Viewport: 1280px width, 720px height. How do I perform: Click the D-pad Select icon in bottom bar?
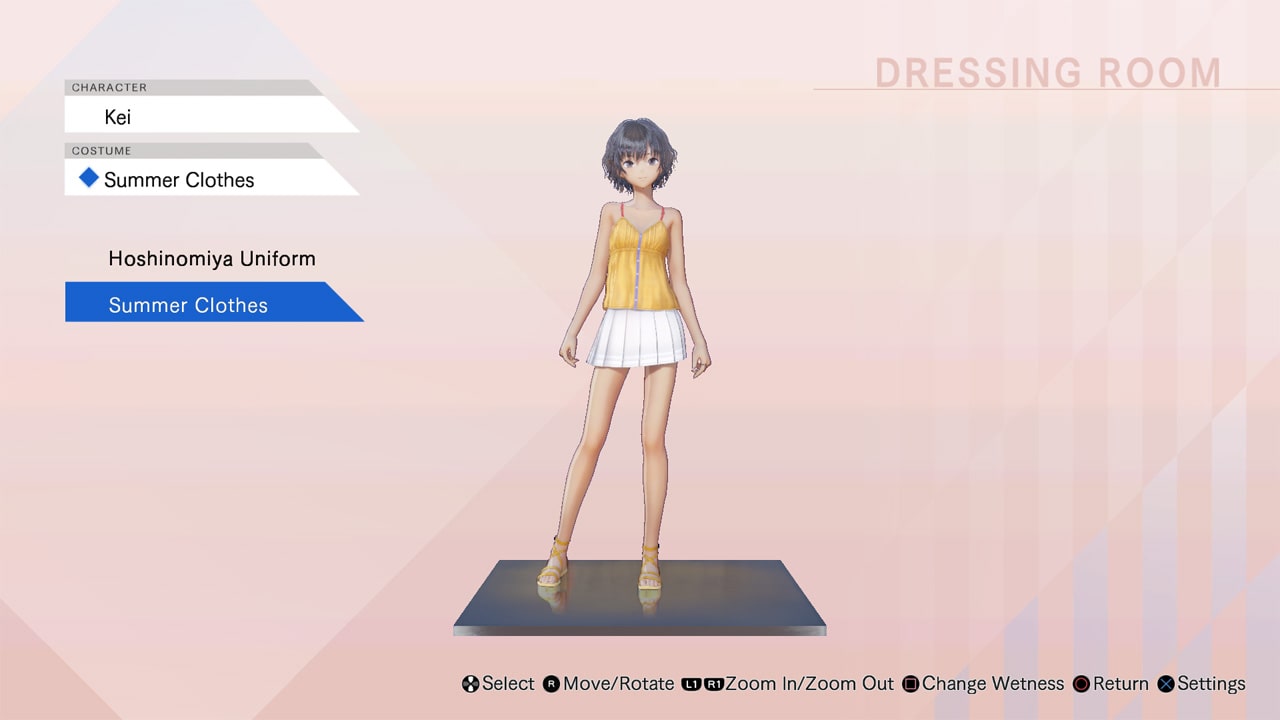(x=470, y=684)
